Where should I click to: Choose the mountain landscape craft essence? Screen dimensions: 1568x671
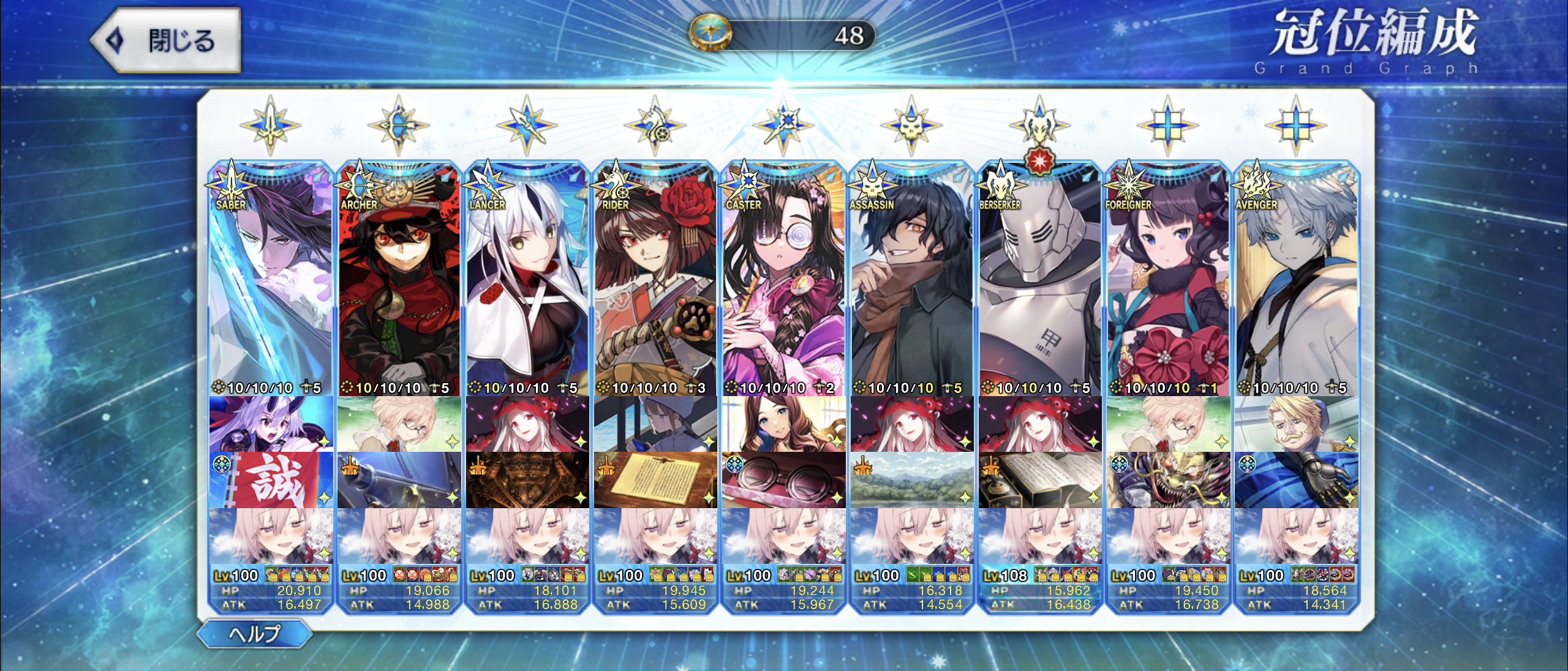(x=911, y=480)
